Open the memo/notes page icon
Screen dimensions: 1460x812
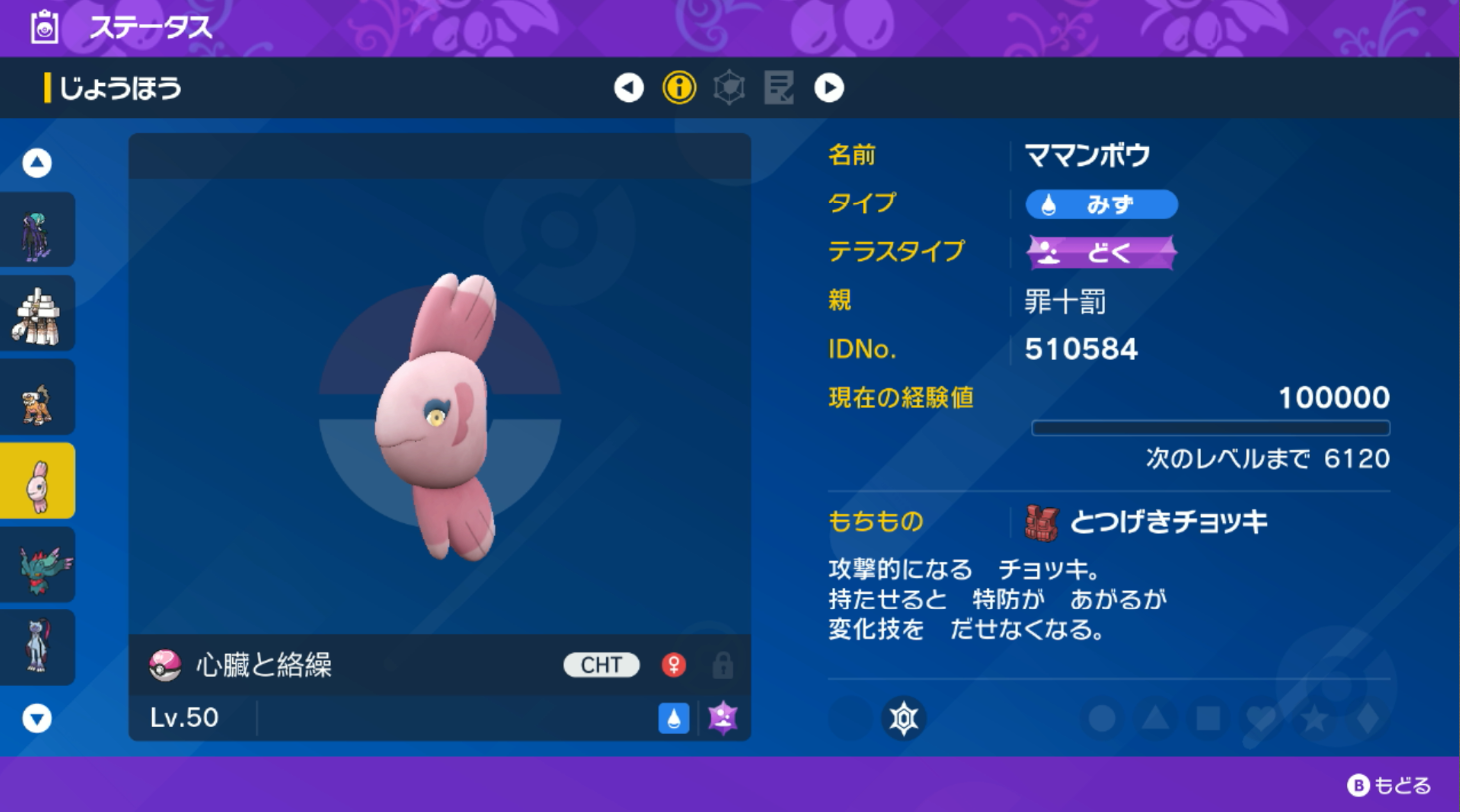[x=779, y=88]
